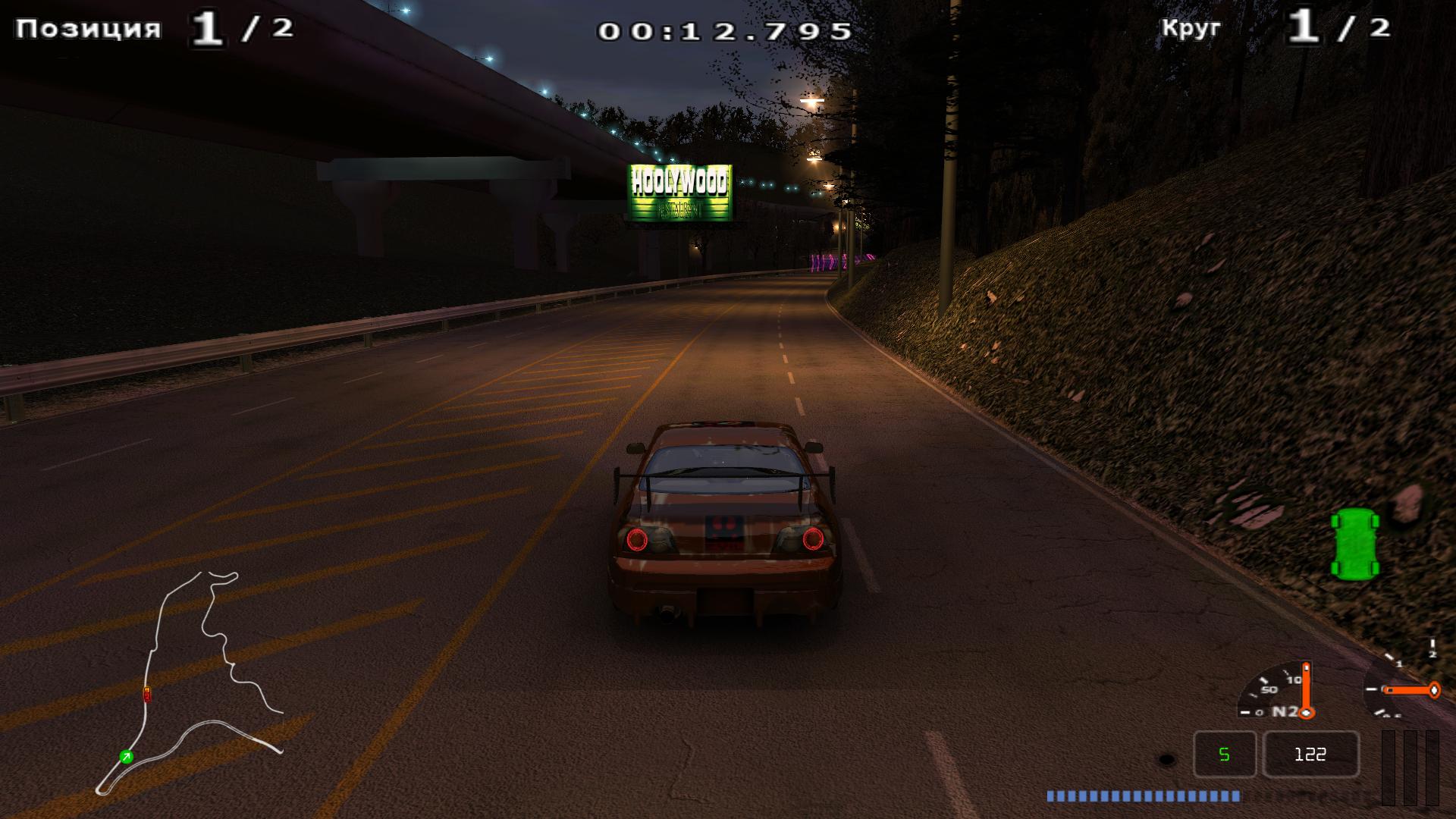
Task: Select the green player arrow on the minimap
Action: [127, 756]
